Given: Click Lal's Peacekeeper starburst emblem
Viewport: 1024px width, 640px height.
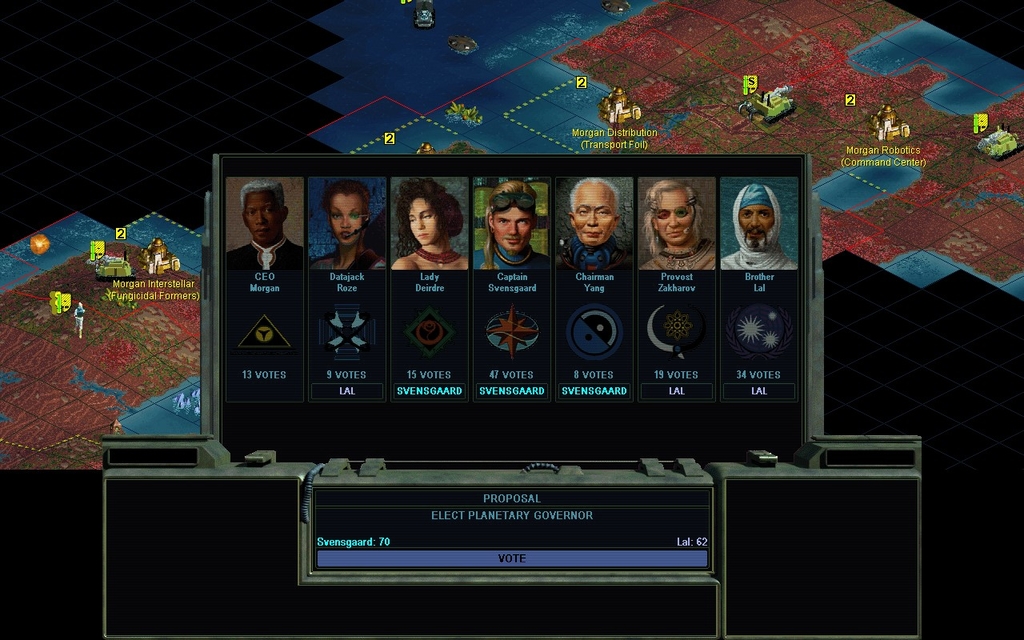Looking at the screenshot, I should point(758,332).
